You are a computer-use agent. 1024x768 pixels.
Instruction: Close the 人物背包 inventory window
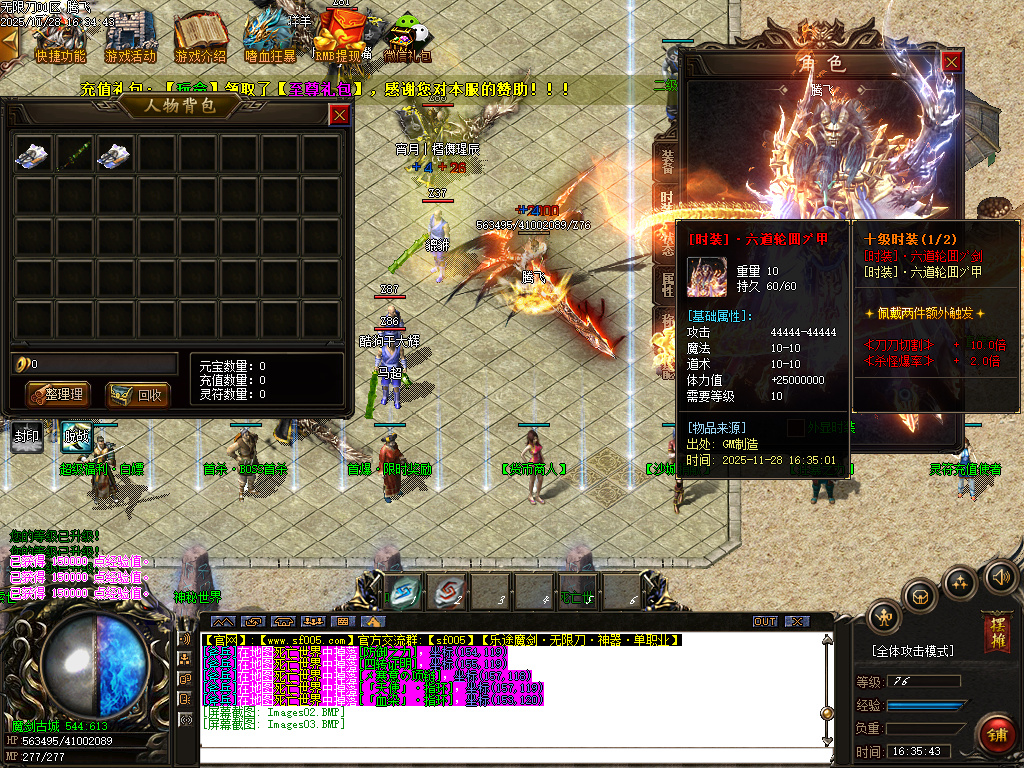pyautogui.click(x=340, y=114)
